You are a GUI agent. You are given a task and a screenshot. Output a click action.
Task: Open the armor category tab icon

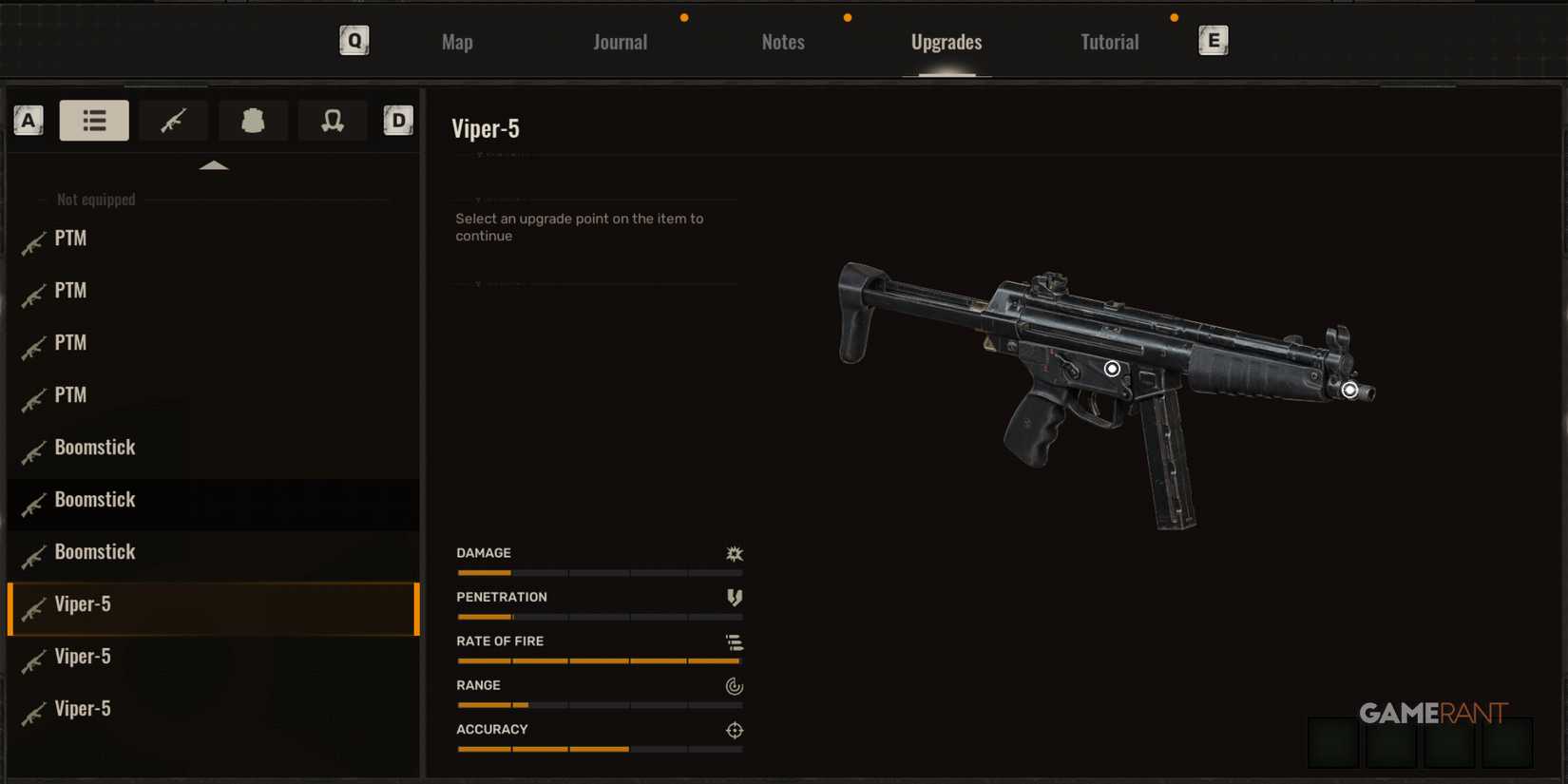click(x=253, y=120)
